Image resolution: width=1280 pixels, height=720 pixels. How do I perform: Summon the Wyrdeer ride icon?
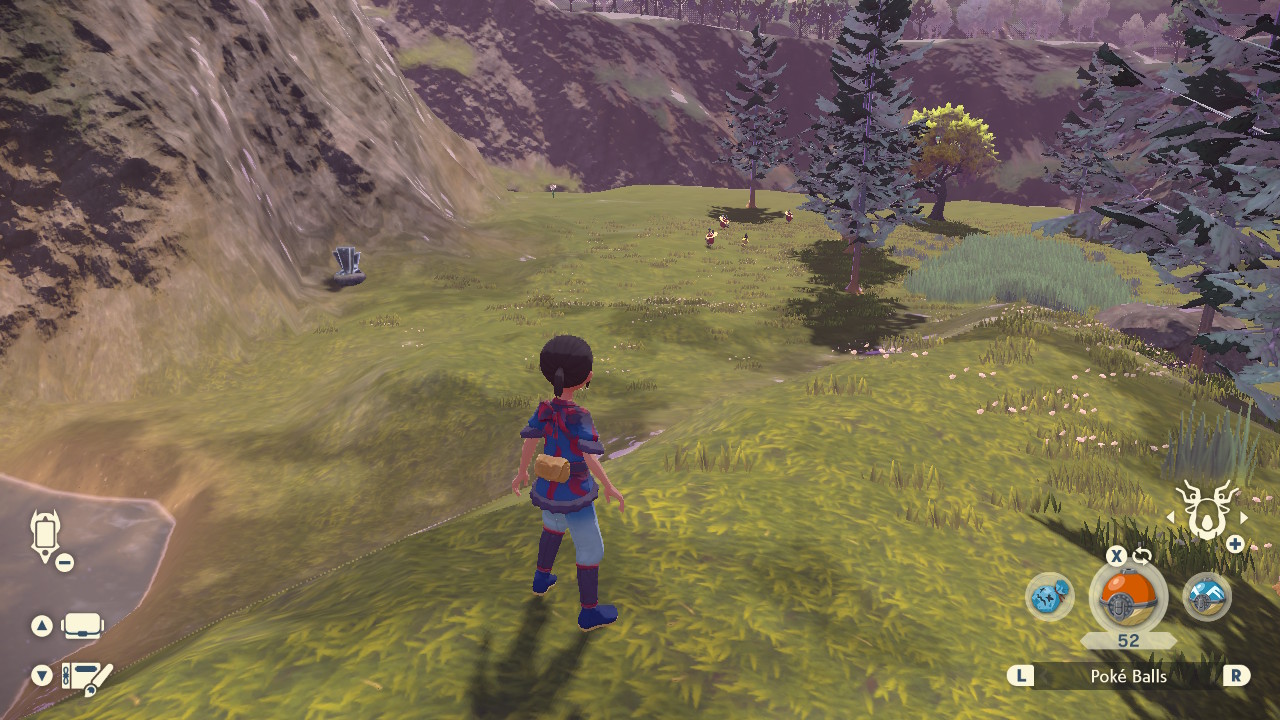coord(1206,511)
